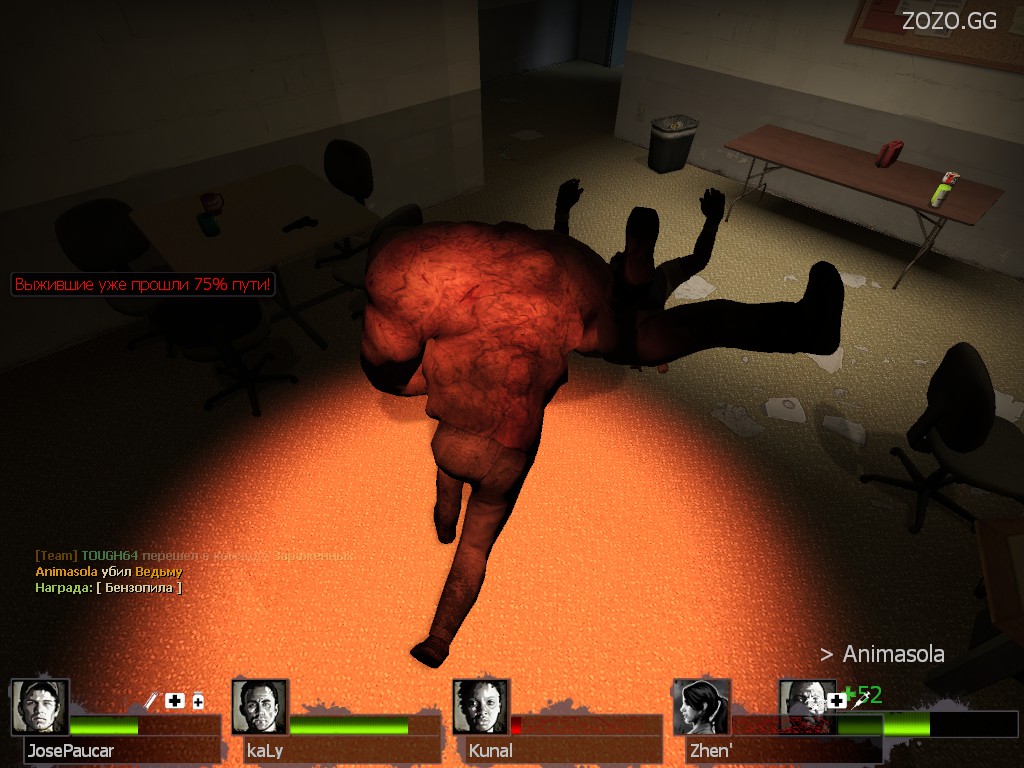Image resolution: width=1024 pixels, height=768 pixels.
Task: Select Kunal's survivor portrait
Action: [481, 707]
